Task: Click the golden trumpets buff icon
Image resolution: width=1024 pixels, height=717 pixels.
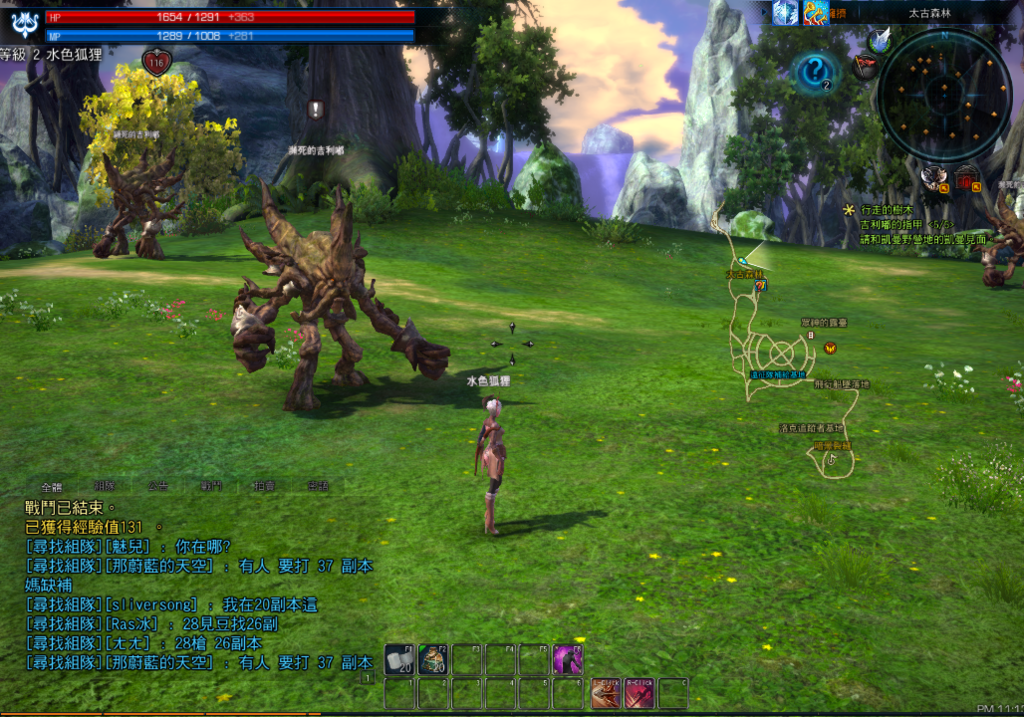Action: 815,12
